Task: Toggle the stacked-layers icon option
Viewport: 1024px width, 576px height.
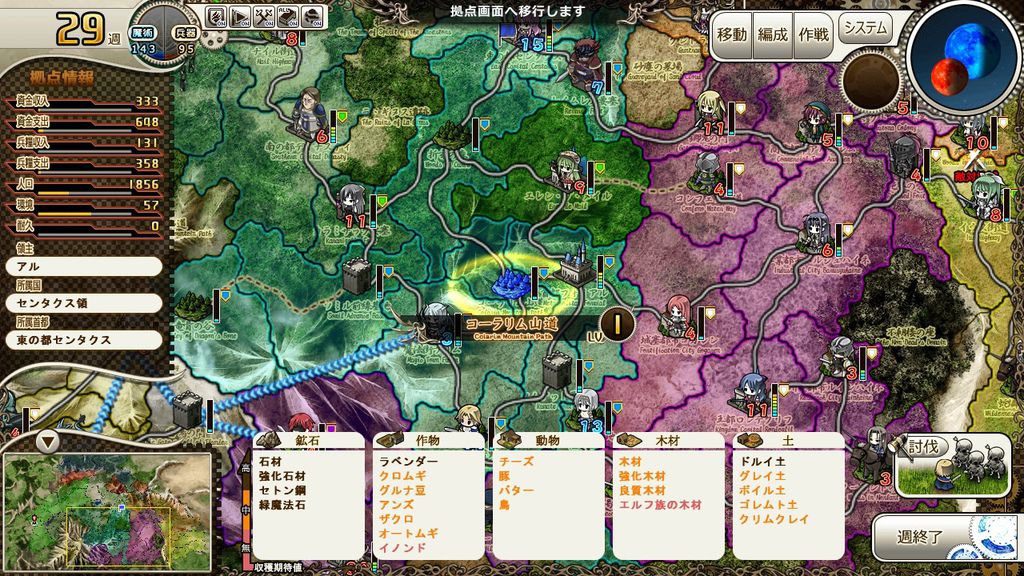Action: point(313,16)
